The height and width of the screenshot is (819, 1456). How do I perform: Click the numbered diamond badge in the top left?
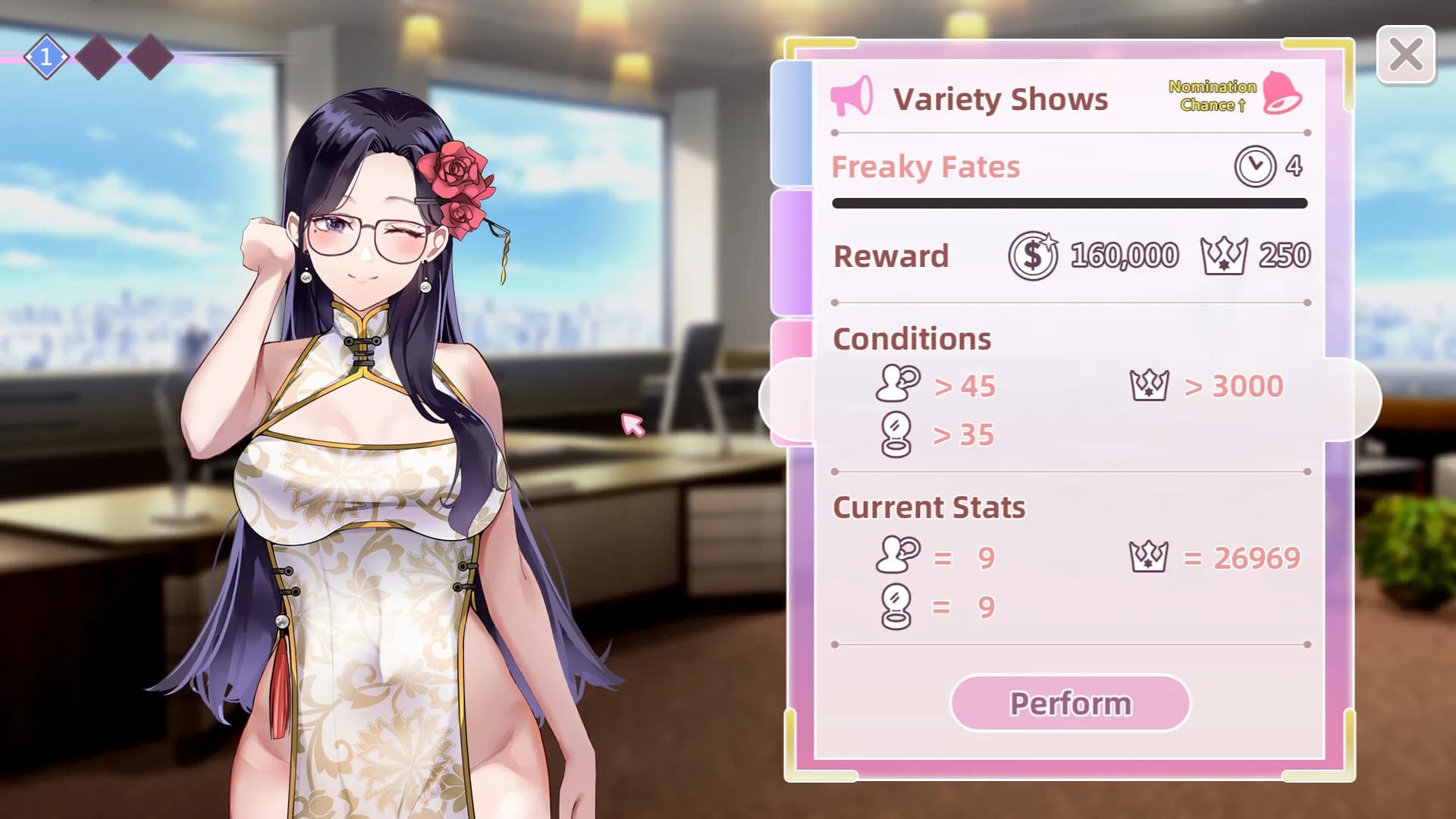pyautogui.click(x=47, y=54)
